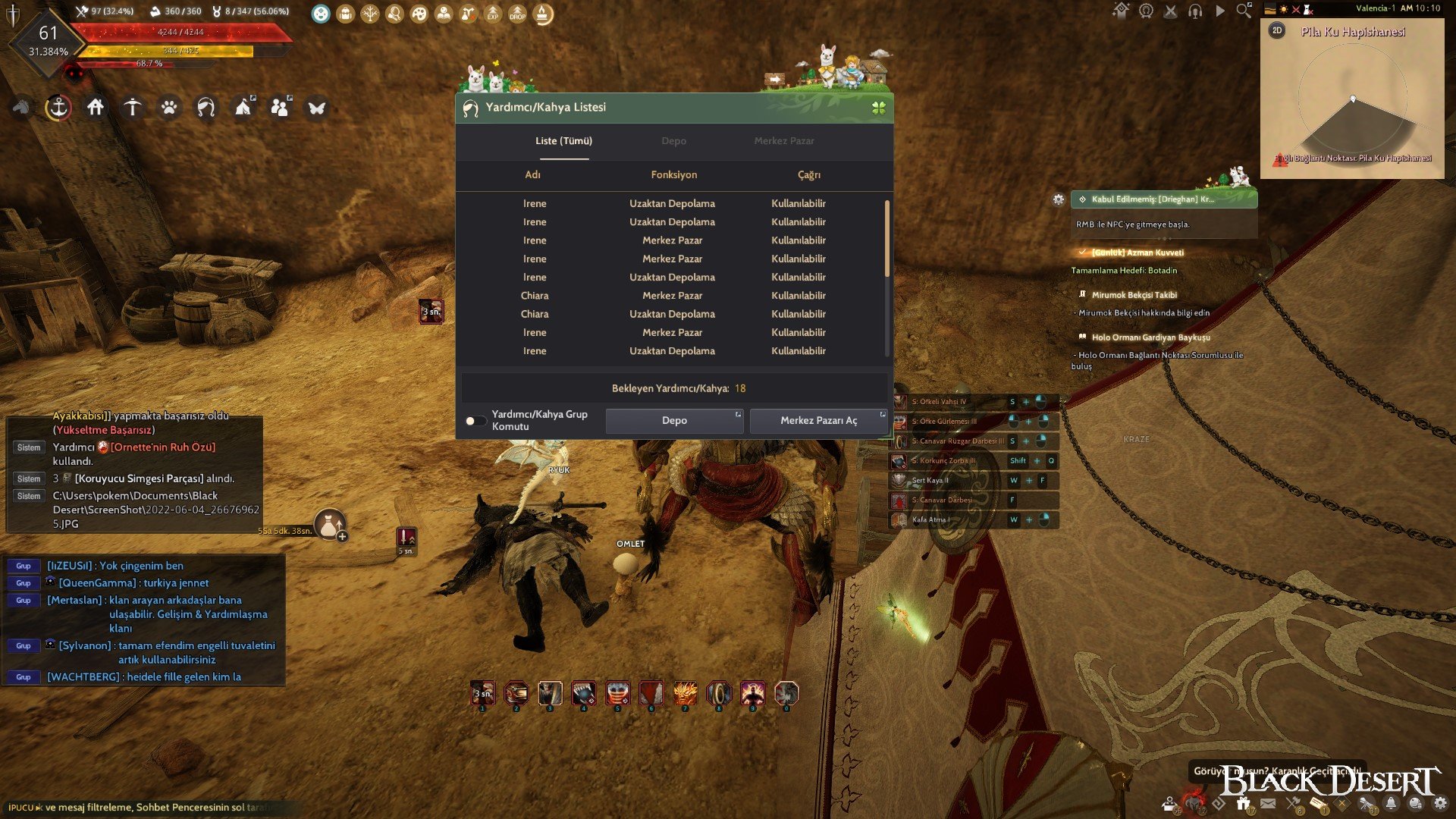This screenshot has height=819, width=1456.
Task: Select the paw pet icon on the left
Action: coord(170,108)
